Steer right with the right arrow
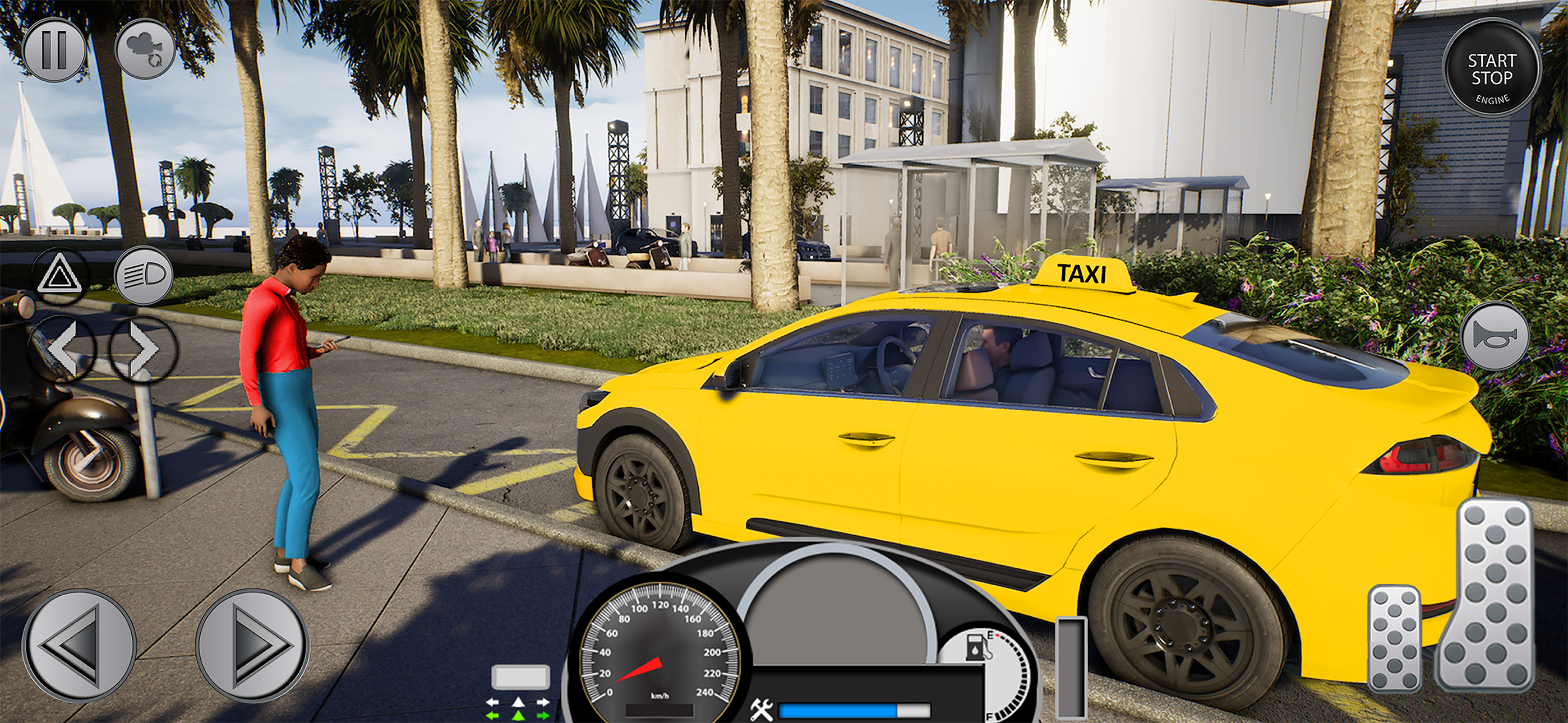 coord(252,646)
